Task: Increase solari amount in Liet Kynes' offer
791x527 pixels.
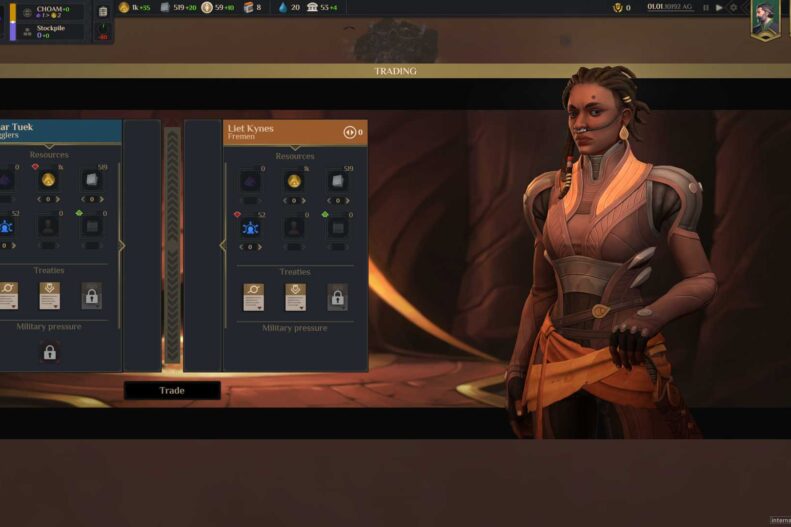Action: 305,200
